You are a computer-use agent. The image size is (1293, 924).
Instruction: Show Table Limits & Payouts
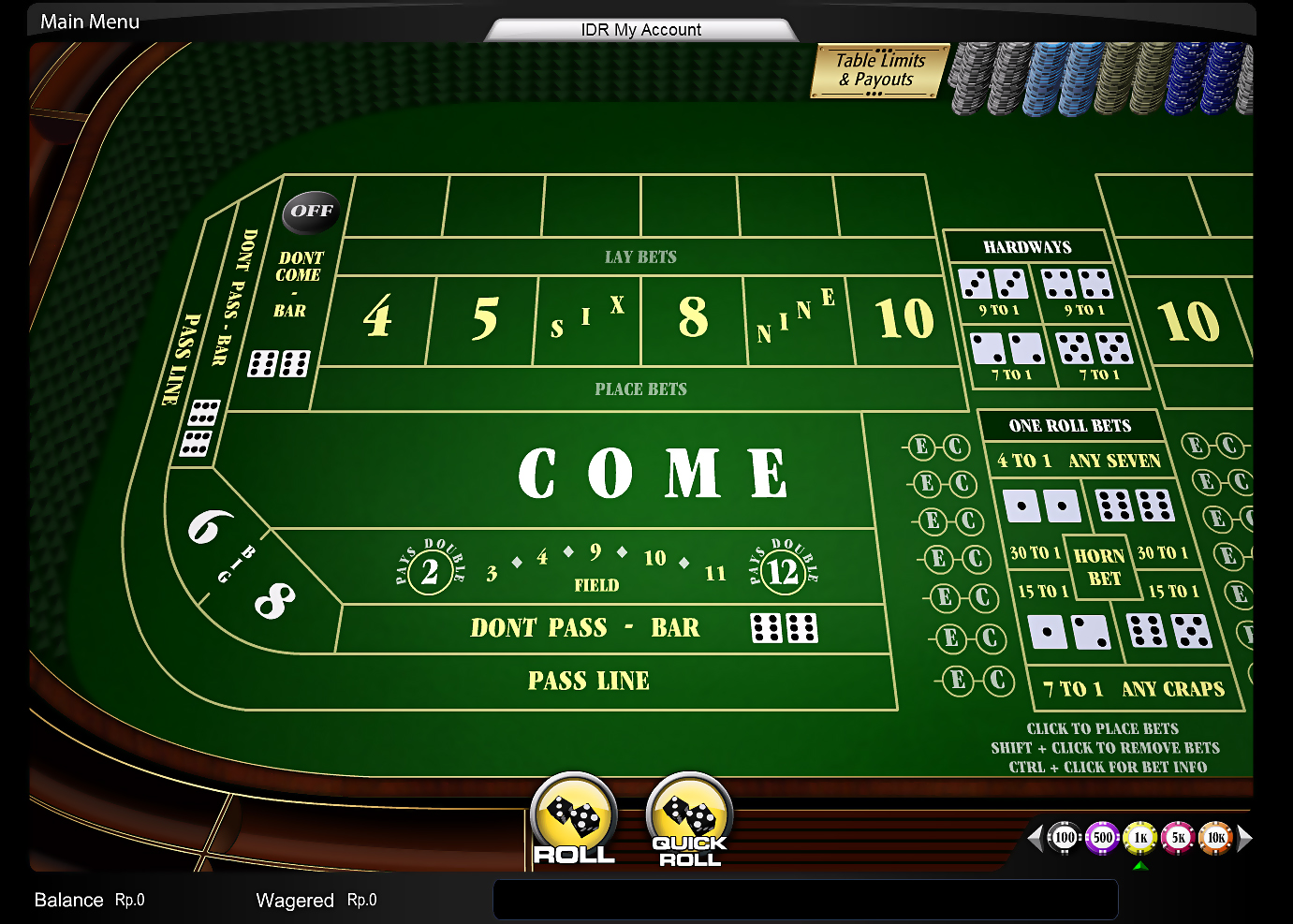click(879, 70)
